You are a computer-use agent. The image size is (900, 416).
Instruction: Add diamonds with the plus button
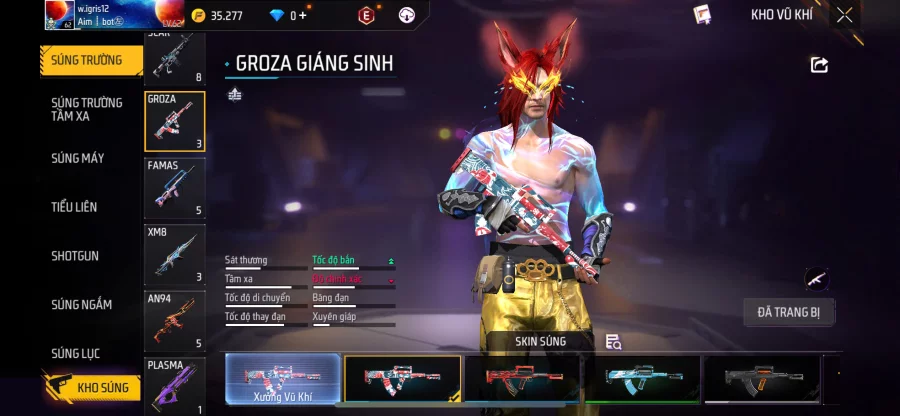tap(302, 15)
